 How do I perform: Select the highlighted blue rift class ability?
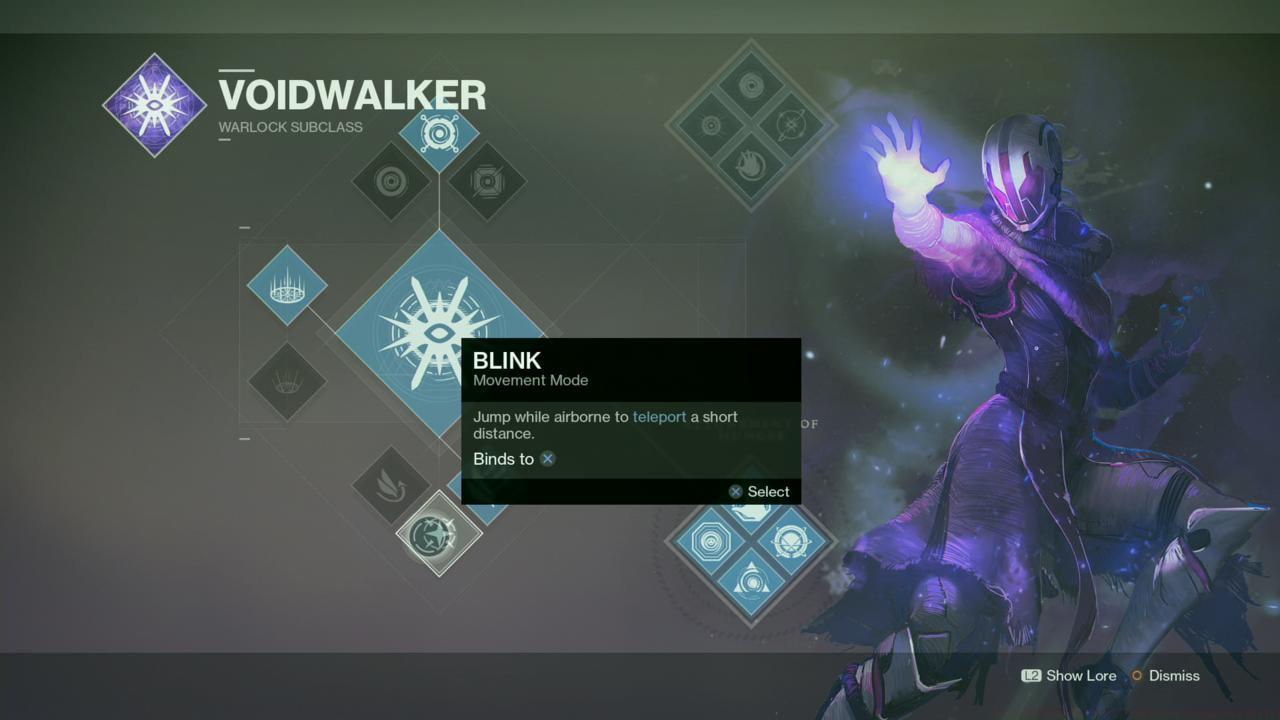(x=287, y=286)
